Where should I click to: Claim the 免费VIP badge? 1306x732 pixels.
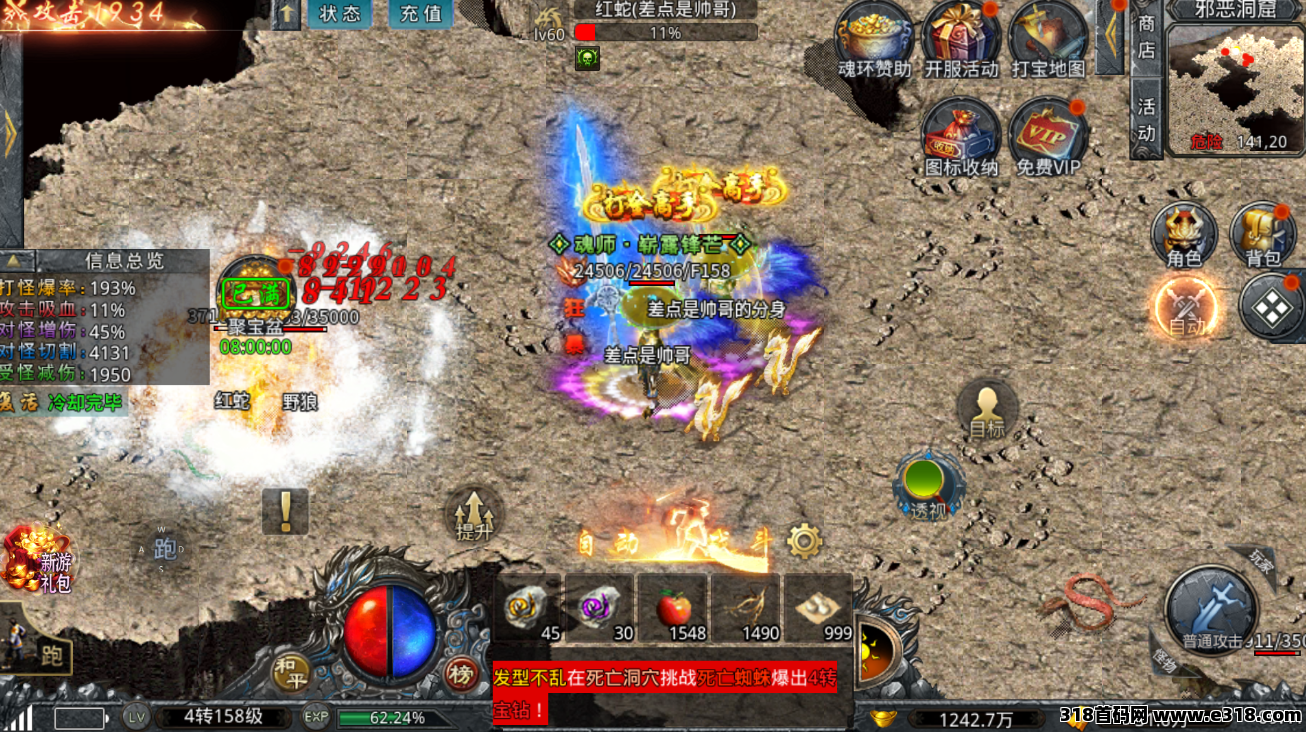[x=1047, y=135]
